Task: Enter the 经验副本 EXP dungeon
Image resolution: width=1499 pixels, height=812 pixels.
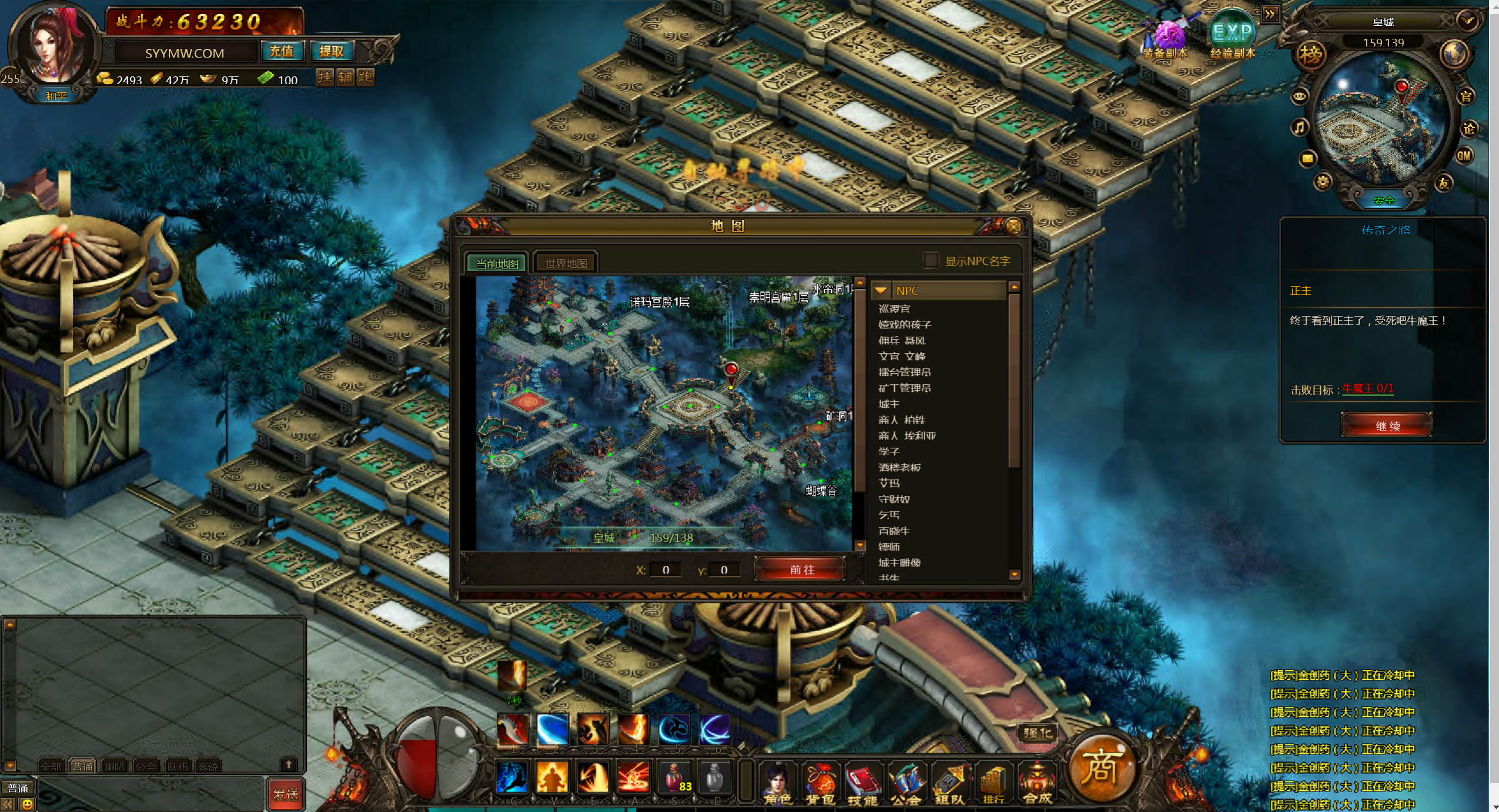Action: pos(1232,36)
